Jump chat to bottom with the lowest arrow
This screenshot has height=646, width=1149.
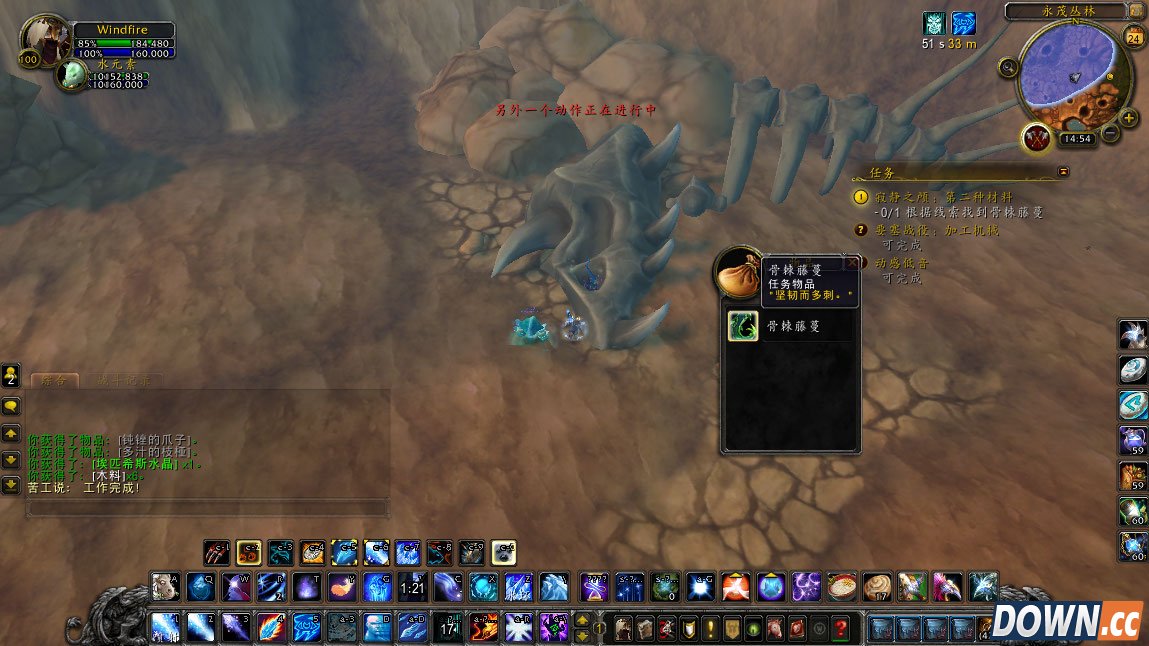(x=11, y=485)
